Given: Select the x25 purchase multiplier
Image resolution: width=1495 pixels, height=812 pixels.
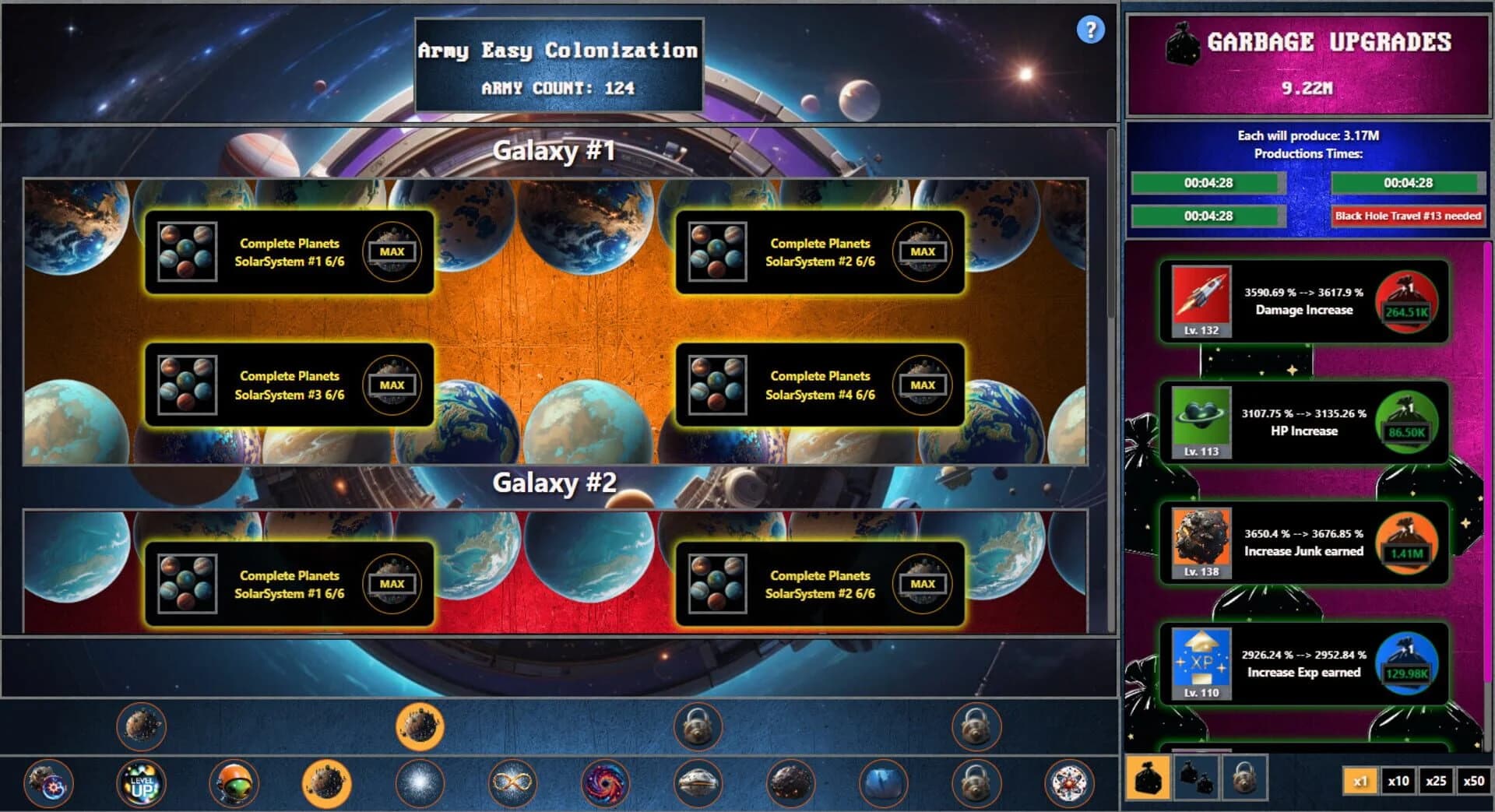Looking at the screenshot, I should point(1436,781).
